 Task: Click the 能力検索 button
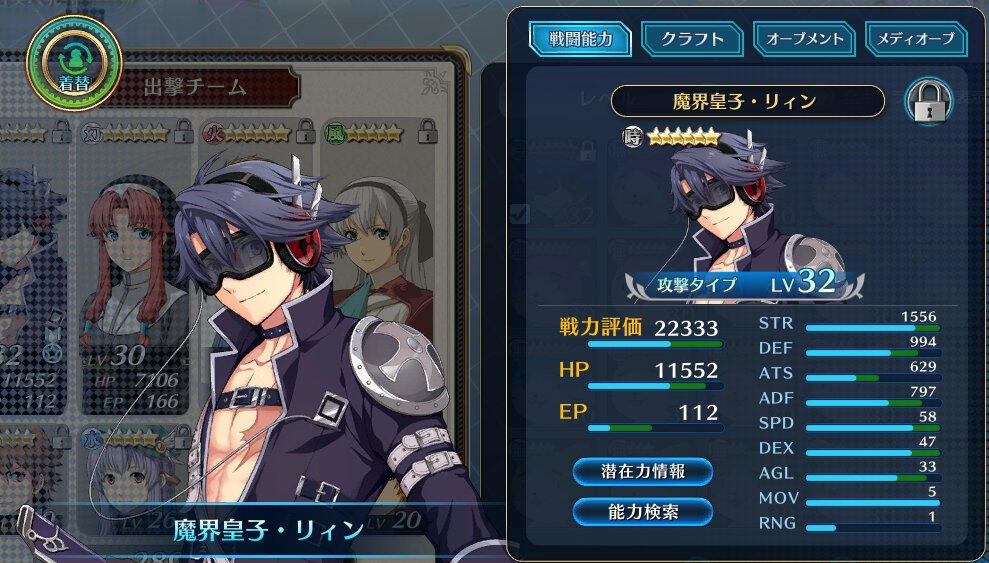643,511
